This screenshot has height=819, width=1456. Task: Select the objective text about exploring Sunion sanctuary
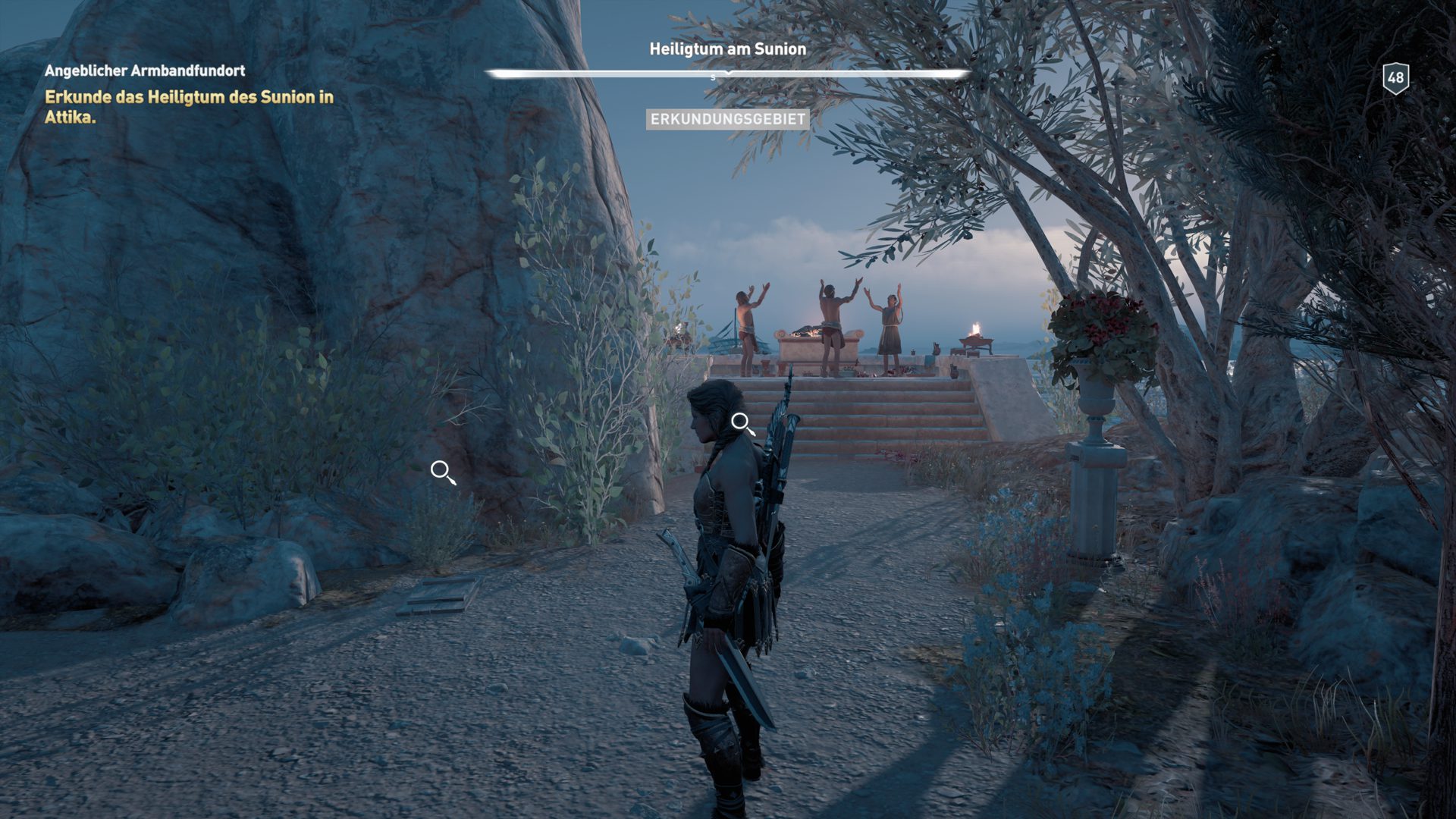coord(189,107)
